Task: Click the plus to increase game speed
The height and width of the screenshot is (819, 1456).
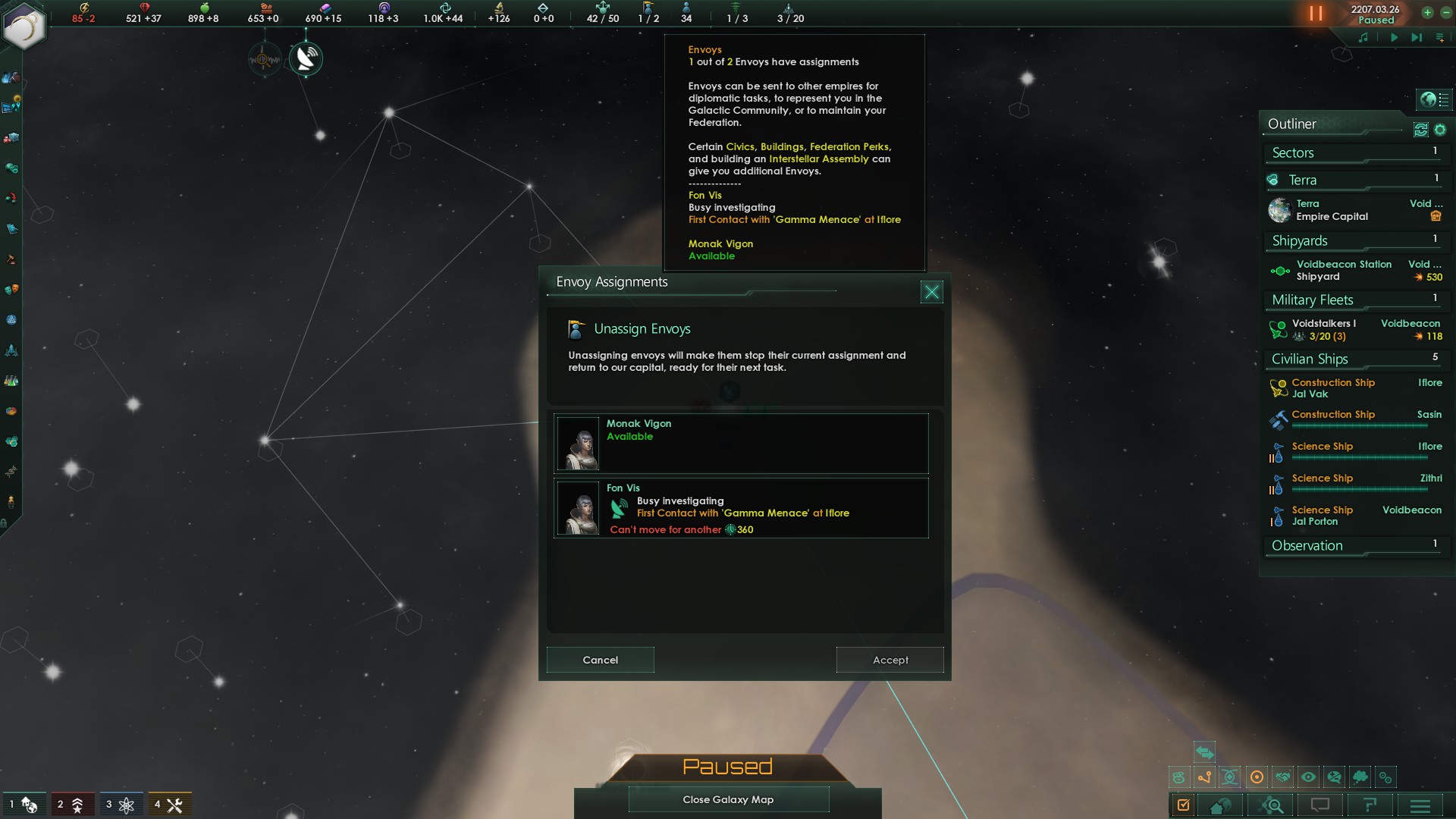Action: tap(1429, 13)
